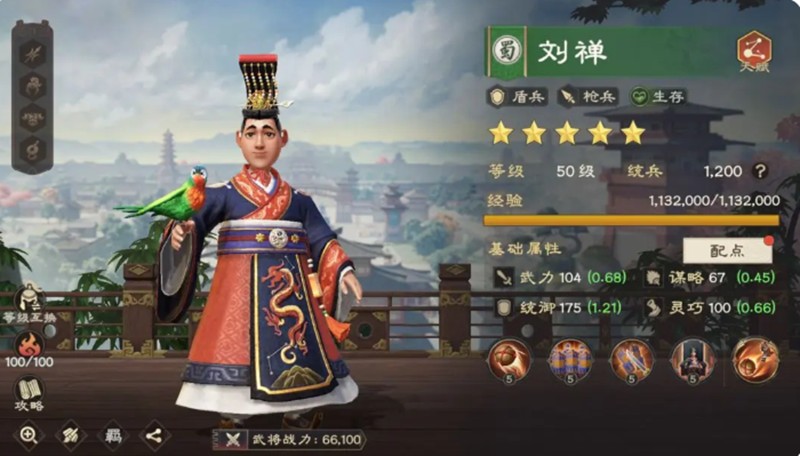Select the seated emperor on throne skill
The height and width of the screenshot is (456, 800).
tap(694, 360)
